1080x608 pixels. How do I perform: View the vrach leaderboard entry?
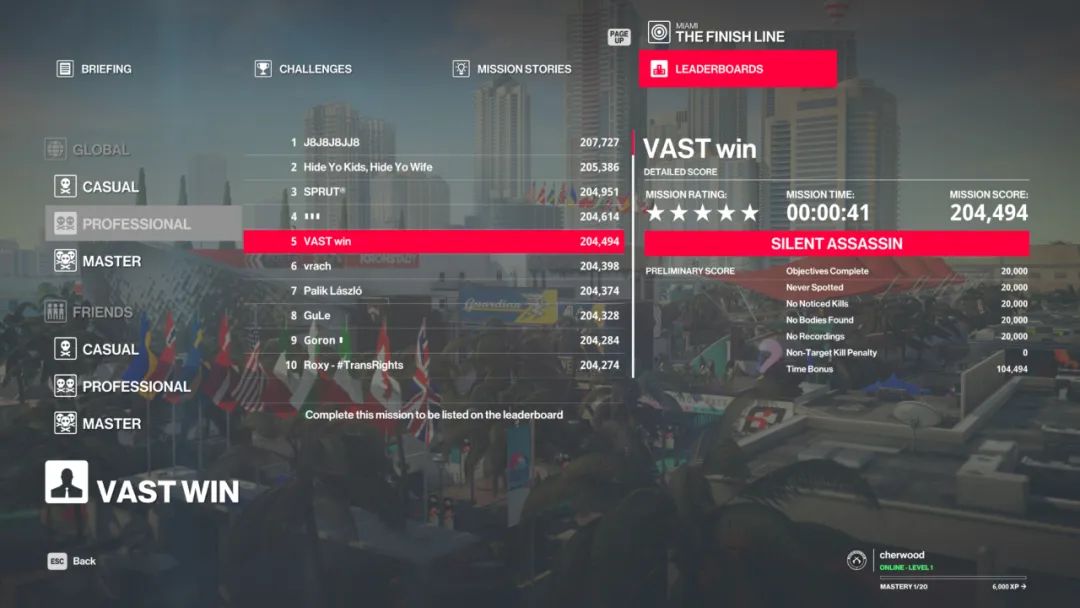pyautogui.click(x=433, y=266)
